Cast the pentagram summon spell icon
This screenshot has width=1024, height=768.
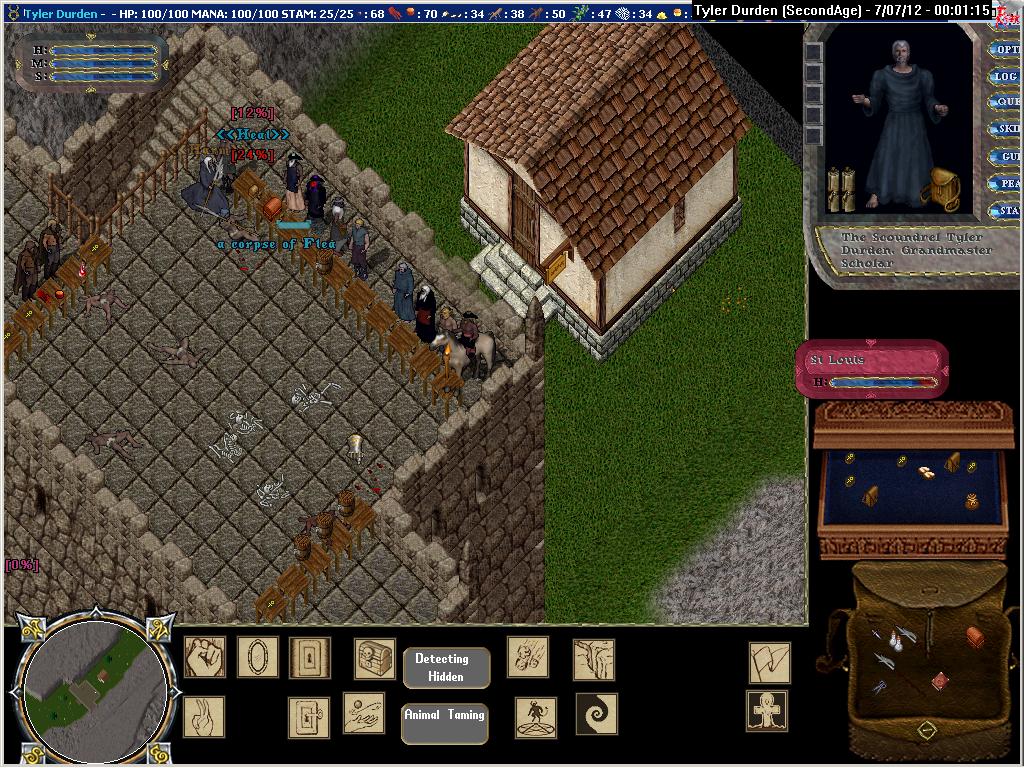click(536, 717)
